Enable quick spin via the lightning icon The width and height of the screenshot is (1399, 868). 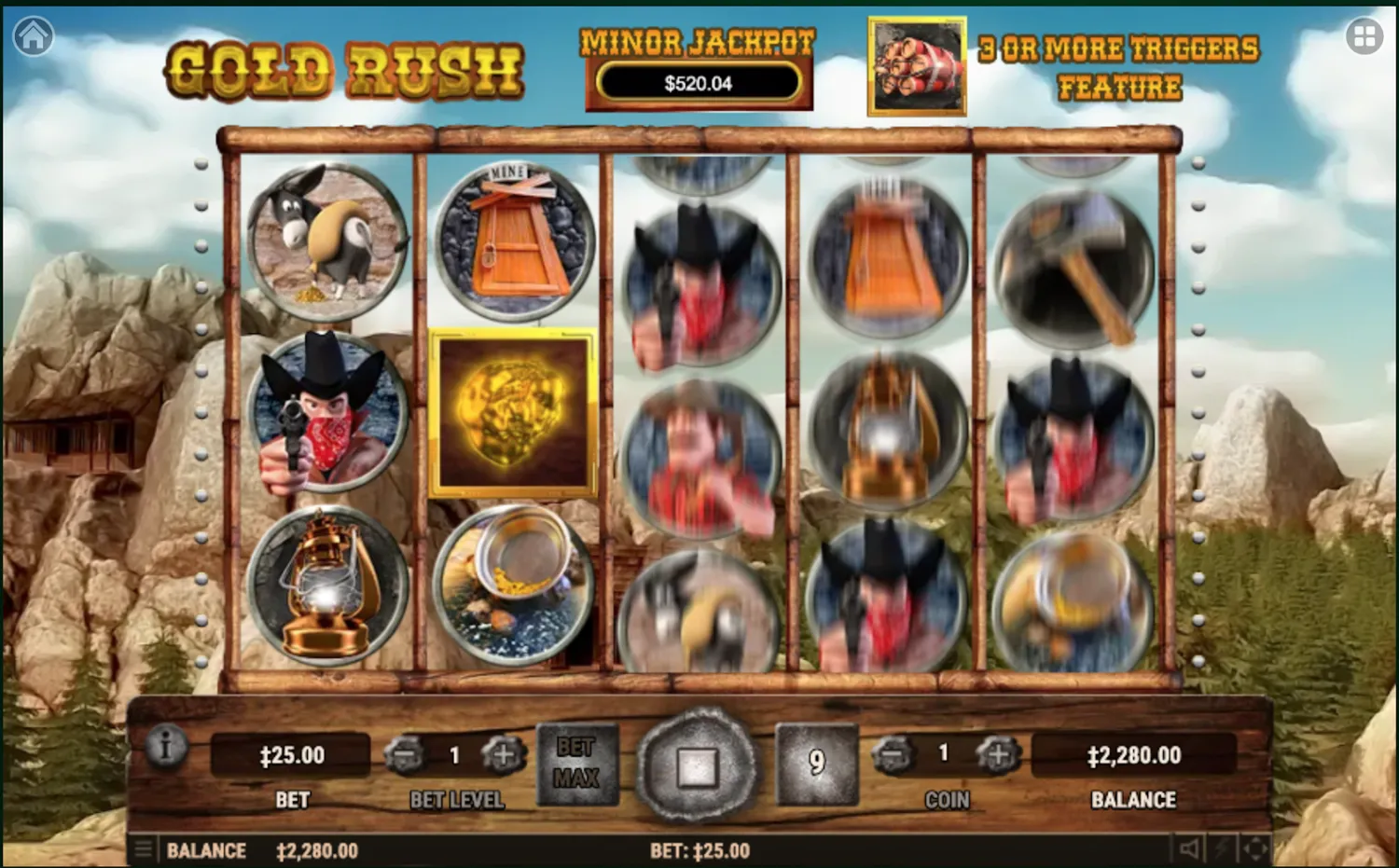(1224, 849)
